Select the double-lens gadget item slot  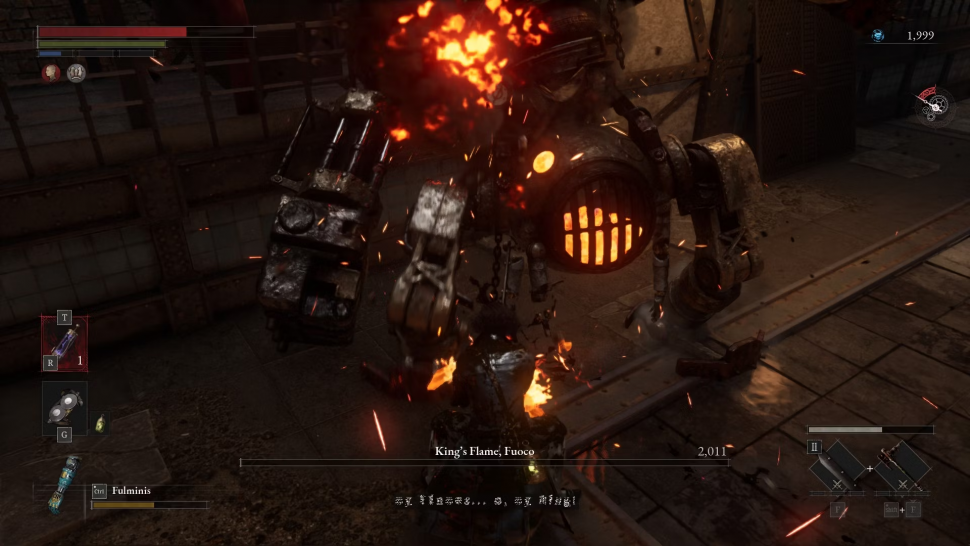[x=65, y=408]
